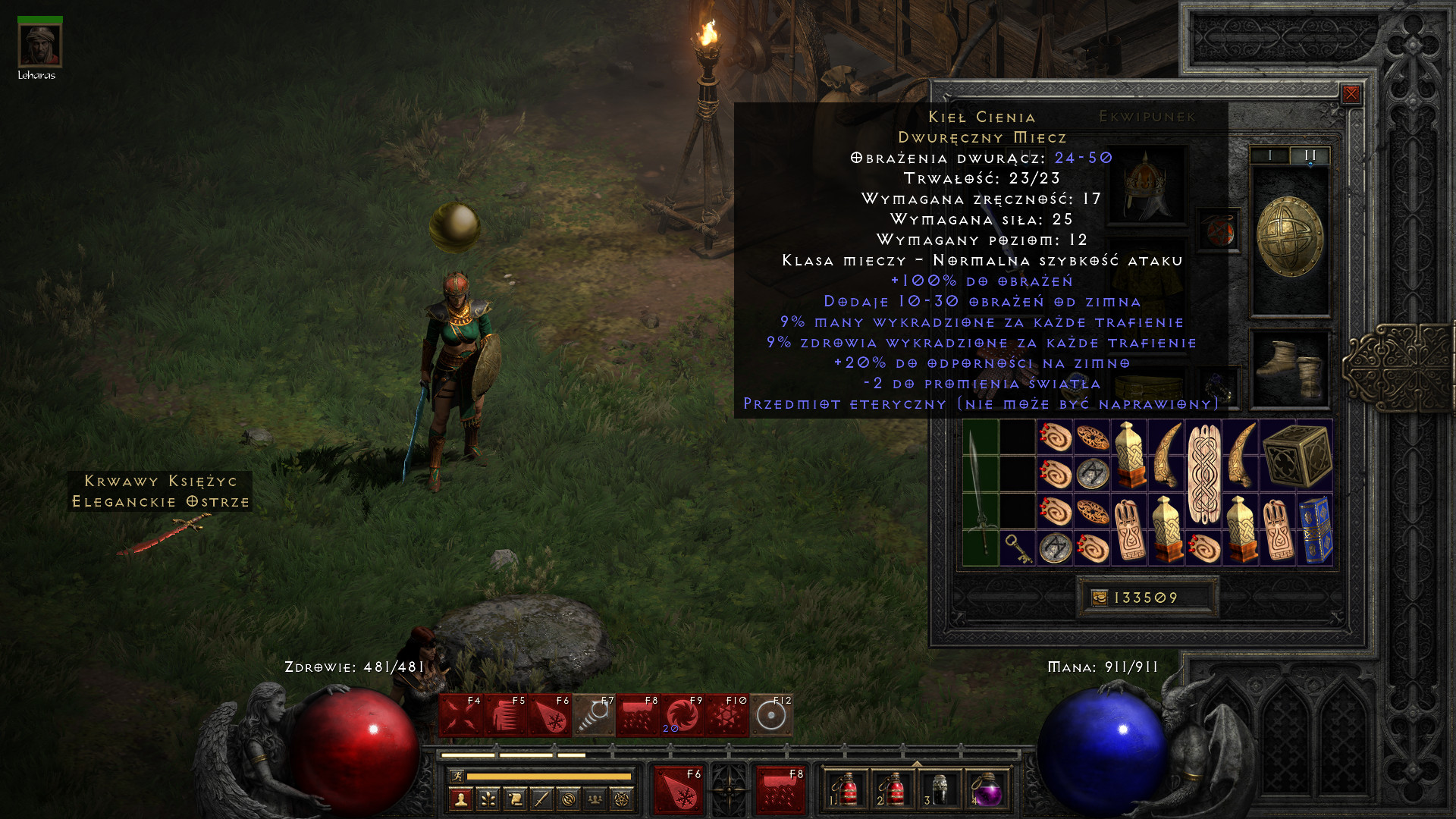Open the character sheet mini-menu button
The image size is (1456, 819).
461,799
